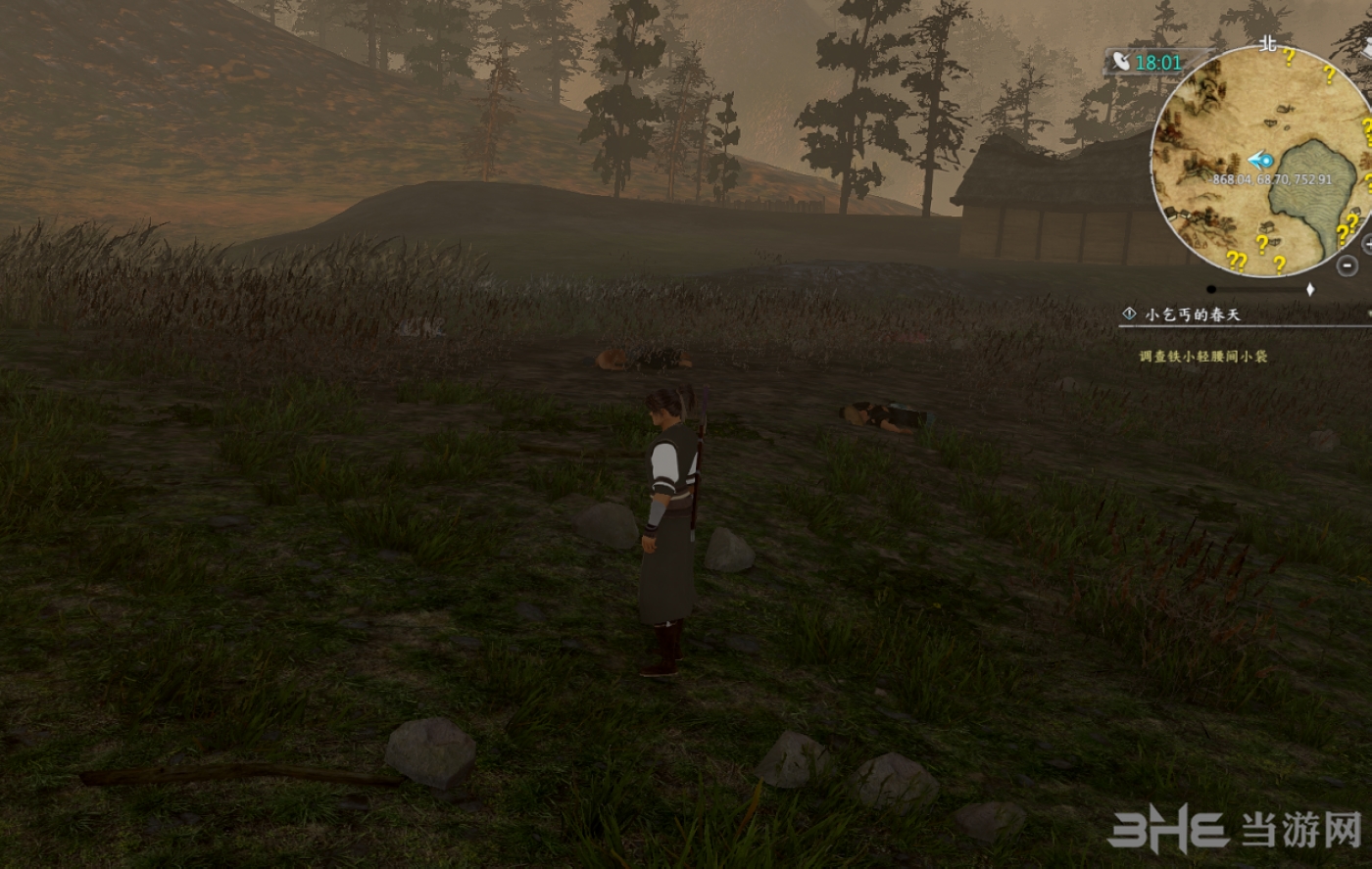The width and height of the screenshot is (1372, 869).
Task: Click the blue player arrow on the minimap
Action: [1260, 160]
